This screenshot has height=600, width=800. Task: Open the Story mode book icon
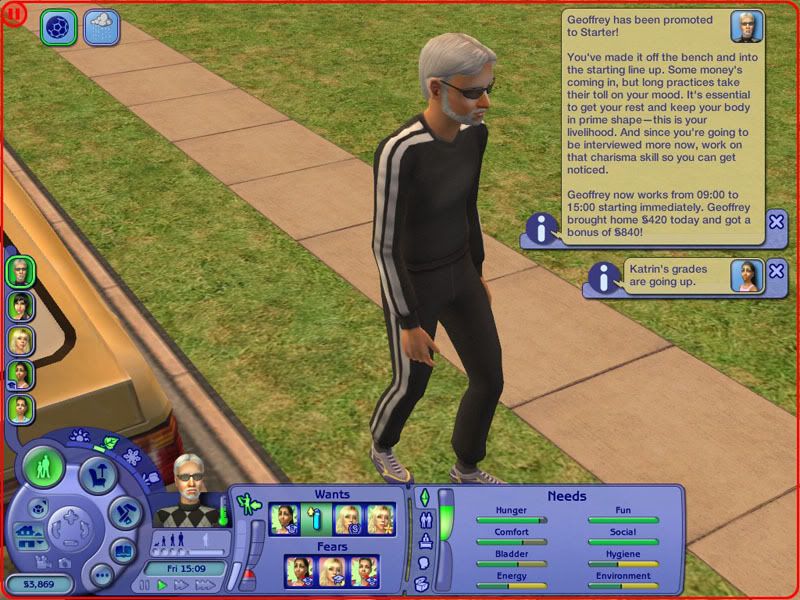pyautogui.click(x=122, y=550)
